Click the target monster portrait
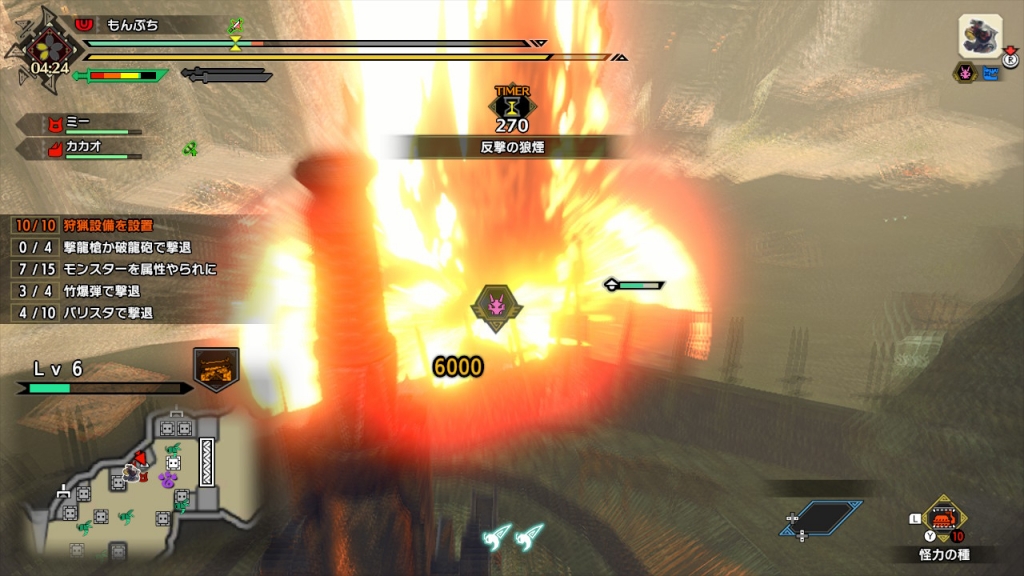The width and height of the screenshot is (1024, 576). pyautogui.click(x=980, y=37)
